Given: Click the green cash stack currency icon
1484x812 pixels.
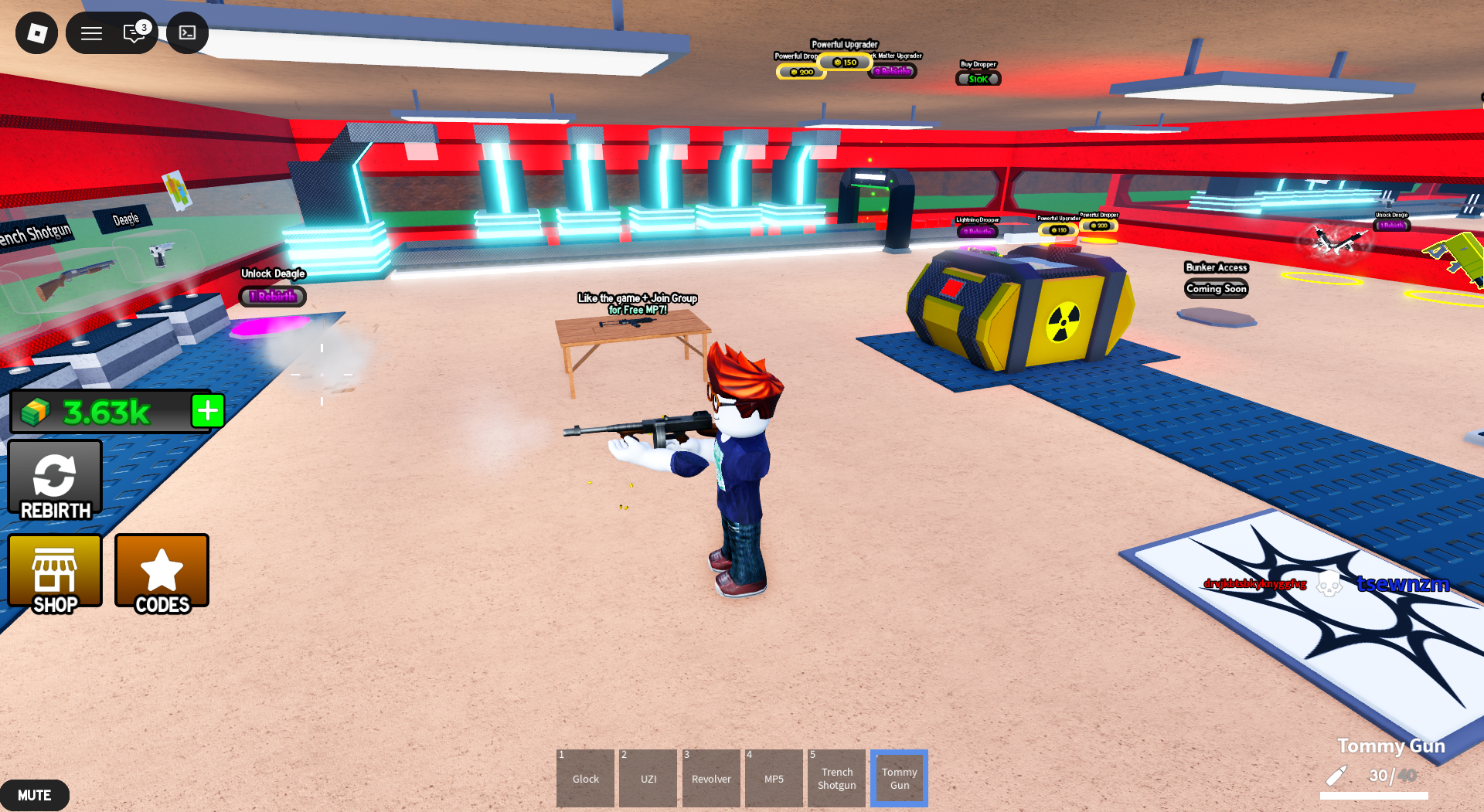Looking at the screenshot, I should (x=34, y=412).
